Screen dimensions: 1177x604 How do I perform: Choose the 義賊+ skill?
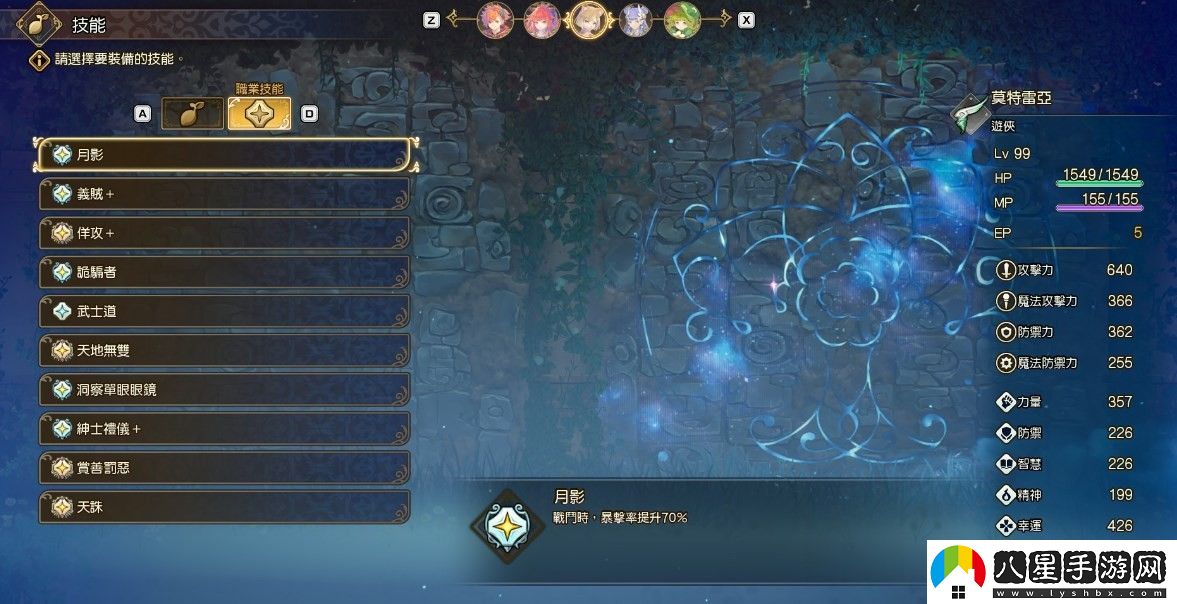[x=225, y=194]
